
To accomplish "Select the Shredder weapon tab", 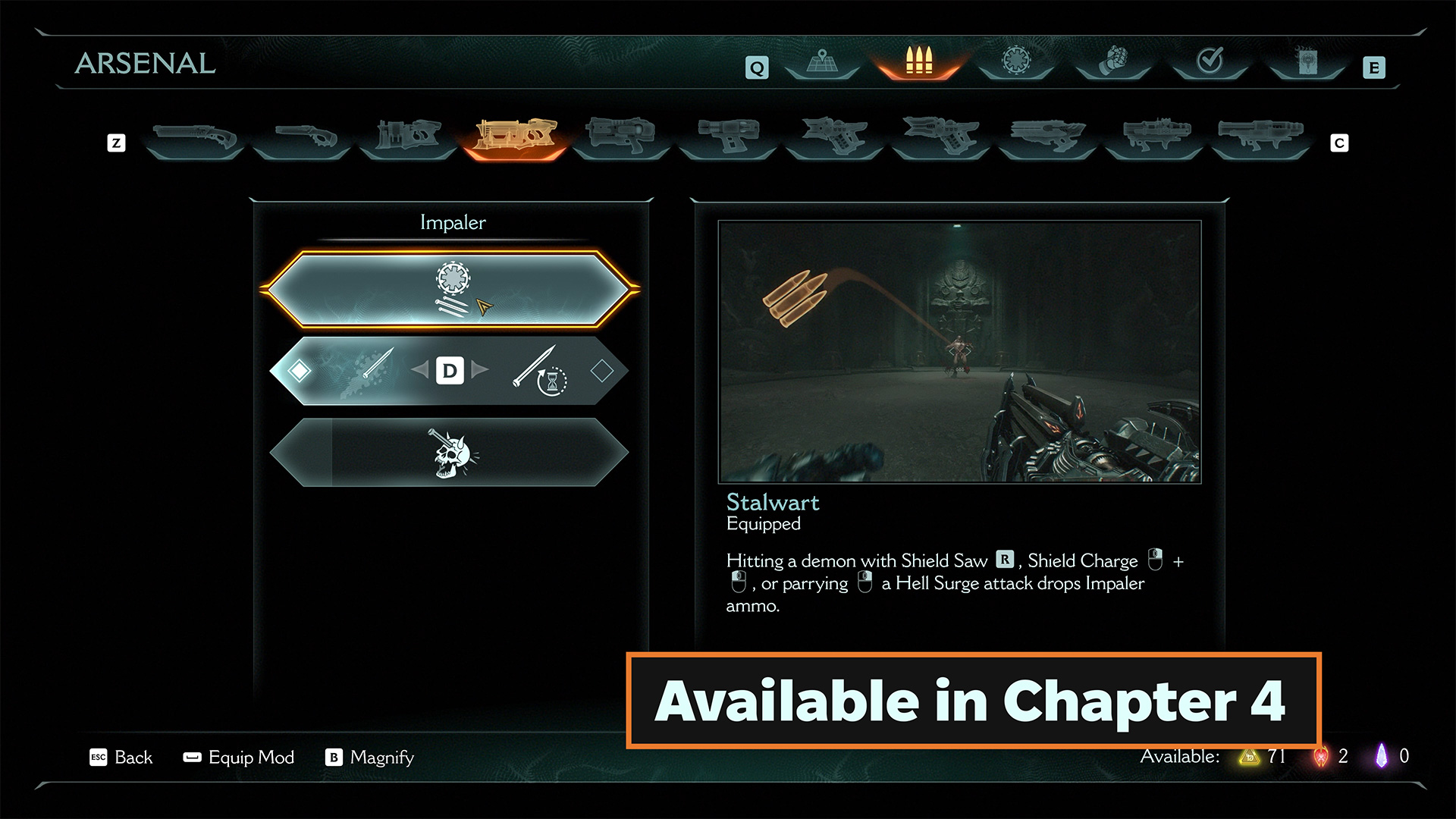I will click(408, 136).
